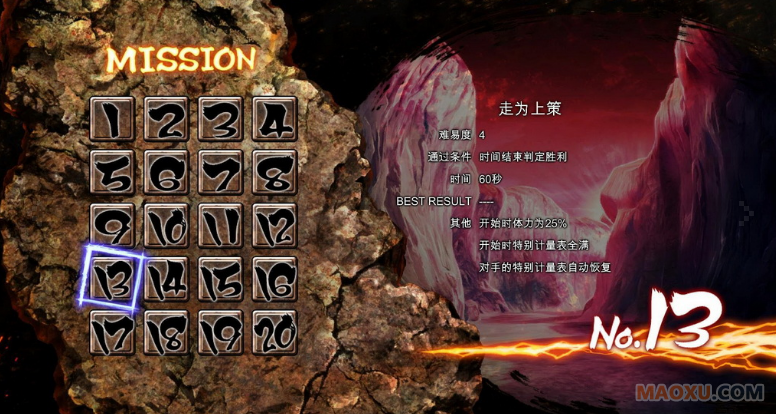Screen dimensions: 776x414
Task: Select mission number 14
Action: [x=167, y=280]
